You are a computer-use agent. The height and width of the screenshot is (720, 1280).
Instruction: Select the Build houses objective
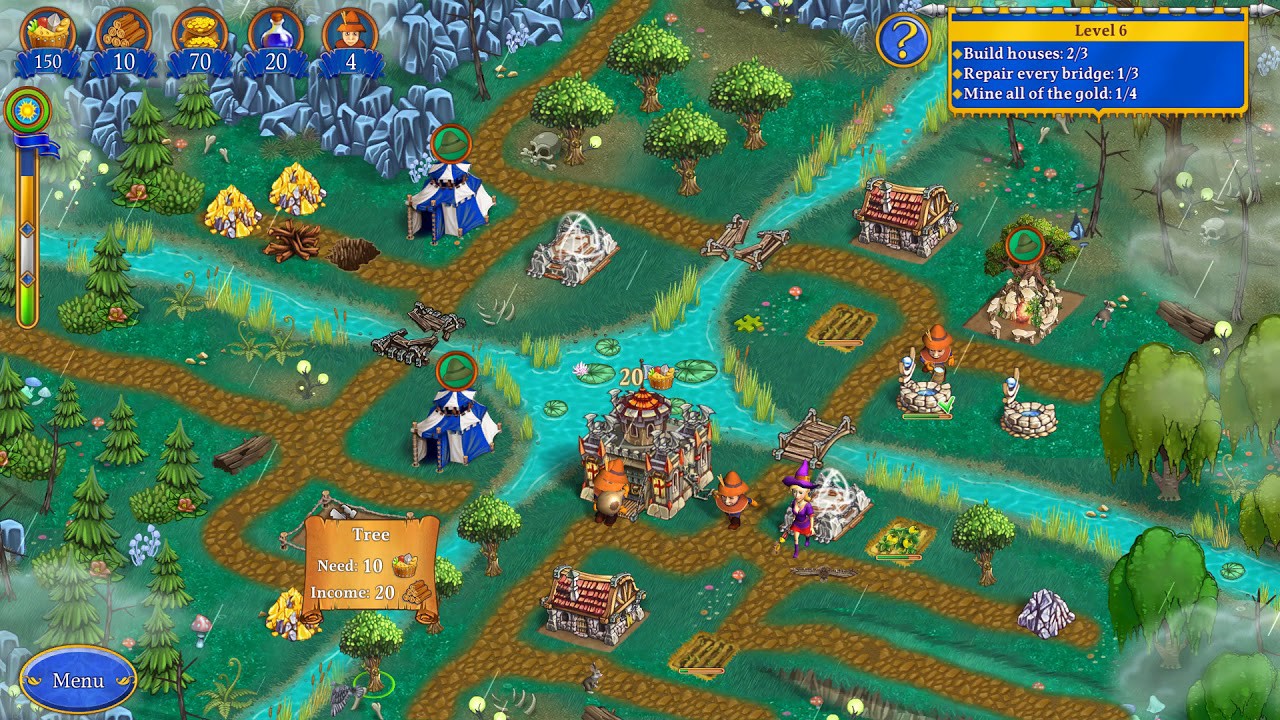tap(1020, 54)
